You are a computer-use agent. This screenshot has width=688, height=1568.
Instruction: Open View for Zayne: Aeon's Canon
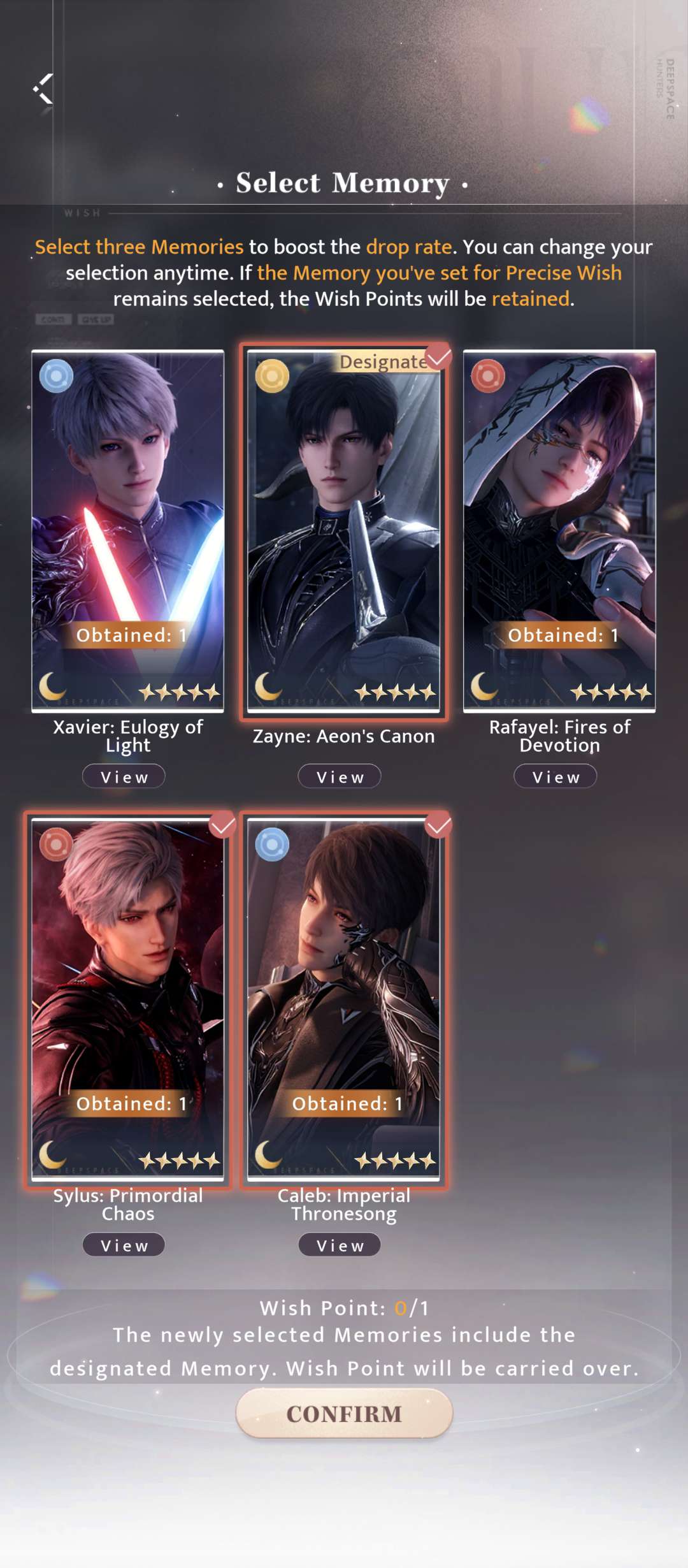click(x=340, y=777)
